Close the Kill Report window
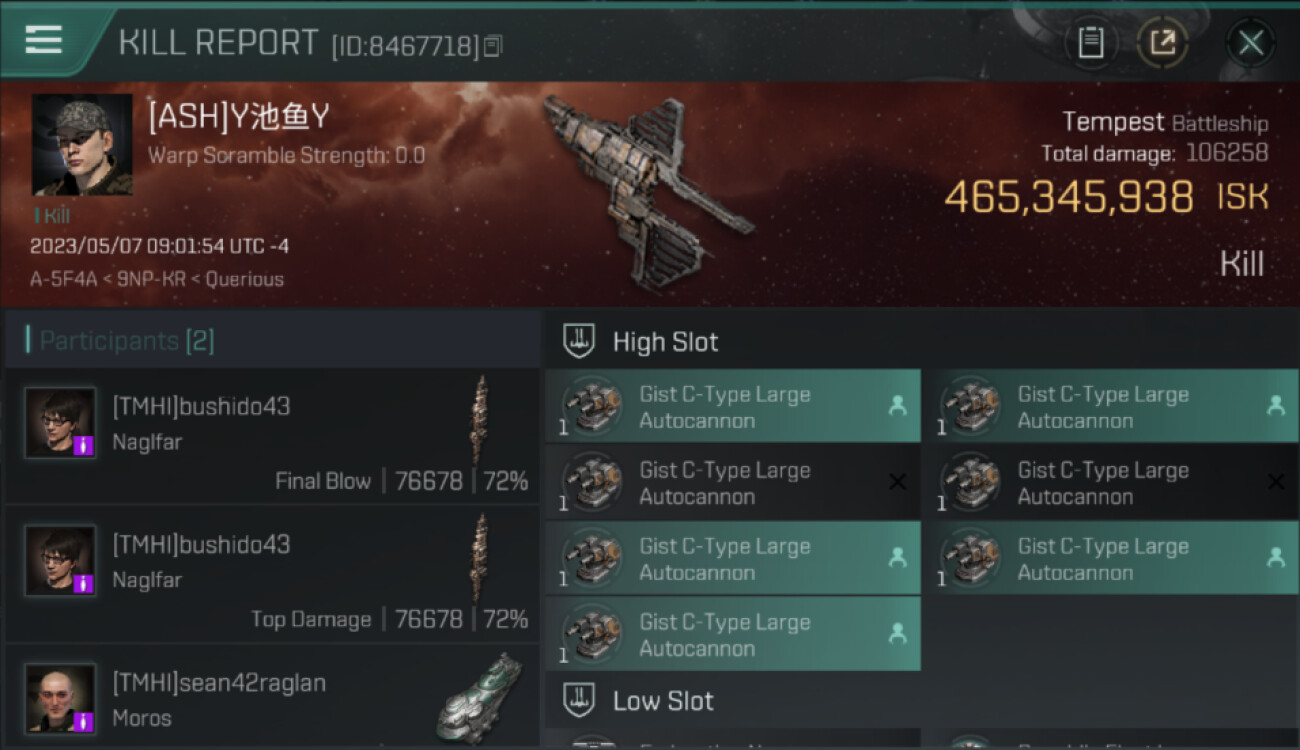This screenshot has height=750, width=1300. (1250, 43)
